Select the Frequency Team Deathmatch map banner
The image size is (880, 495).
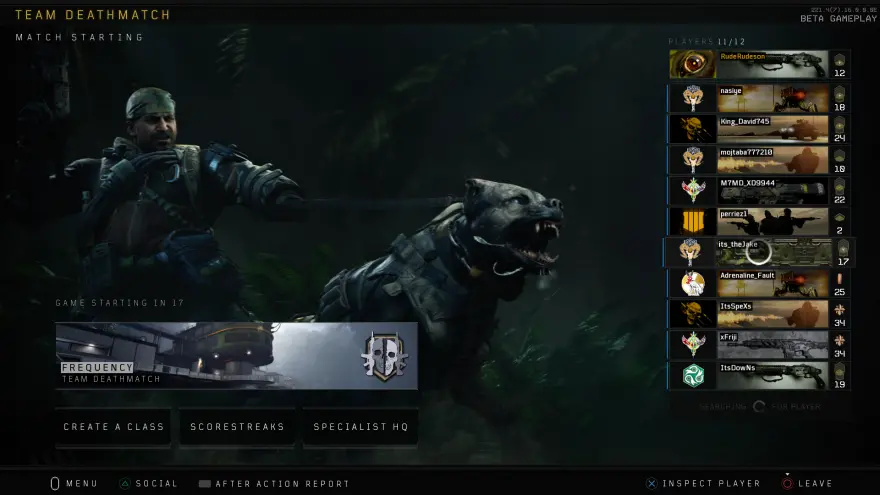coord(237,355)
